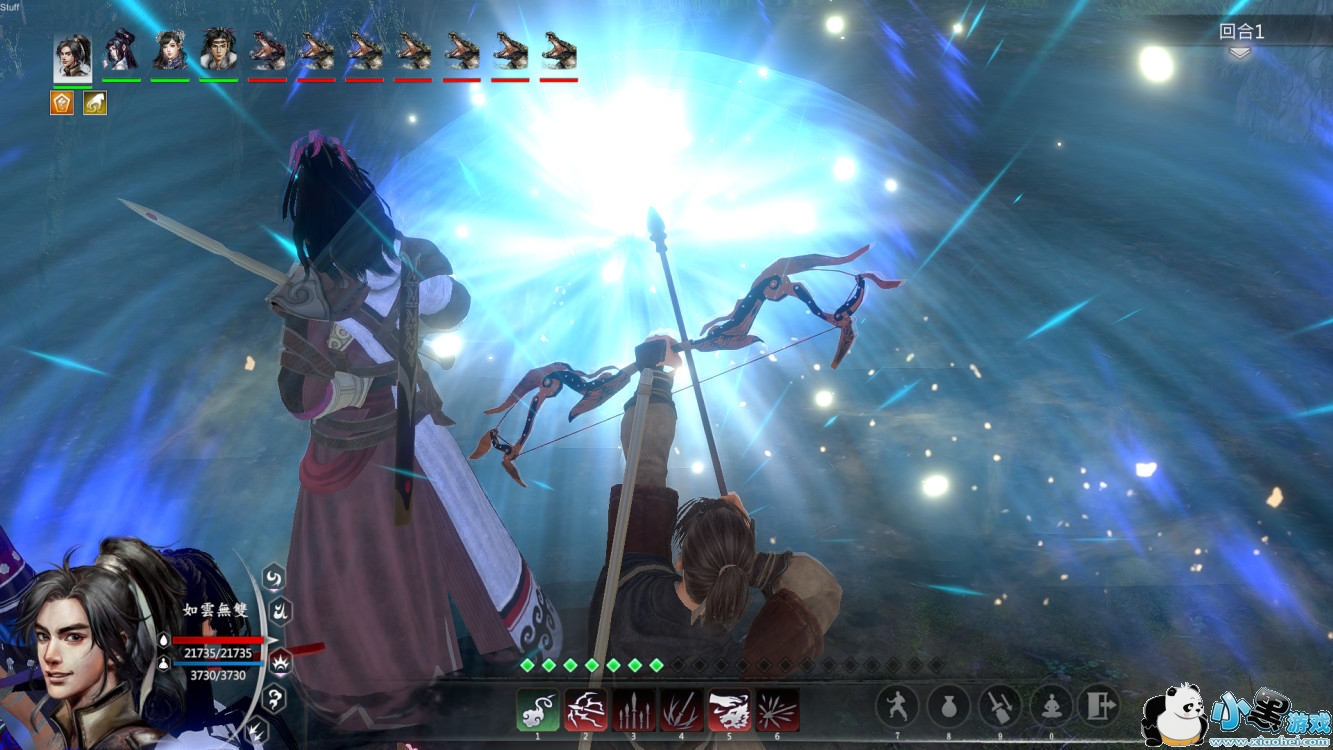Open the item pouch icon

pyautogui.click(x=949, y=706)
